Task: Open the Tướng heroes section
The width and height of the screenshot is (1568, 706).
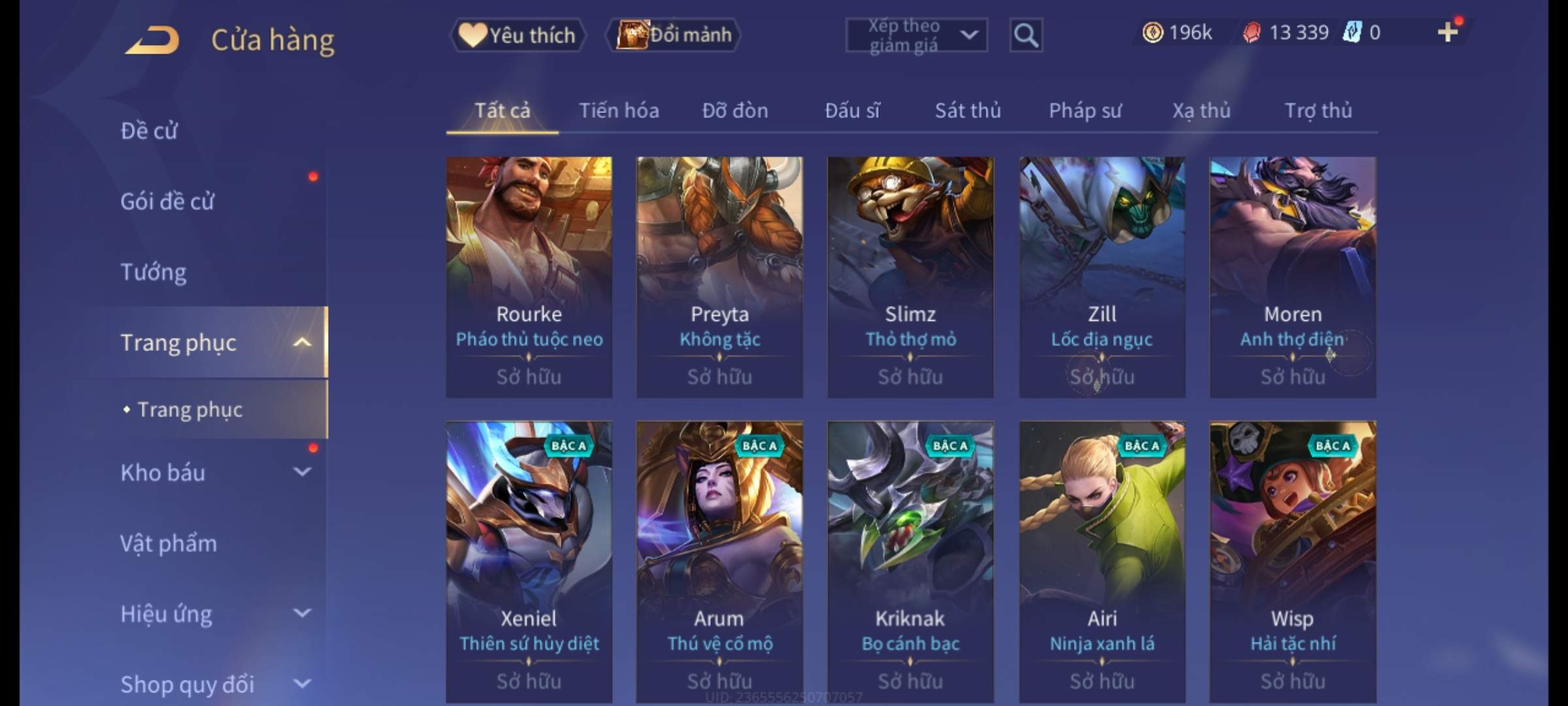Action: coord(154,272)
